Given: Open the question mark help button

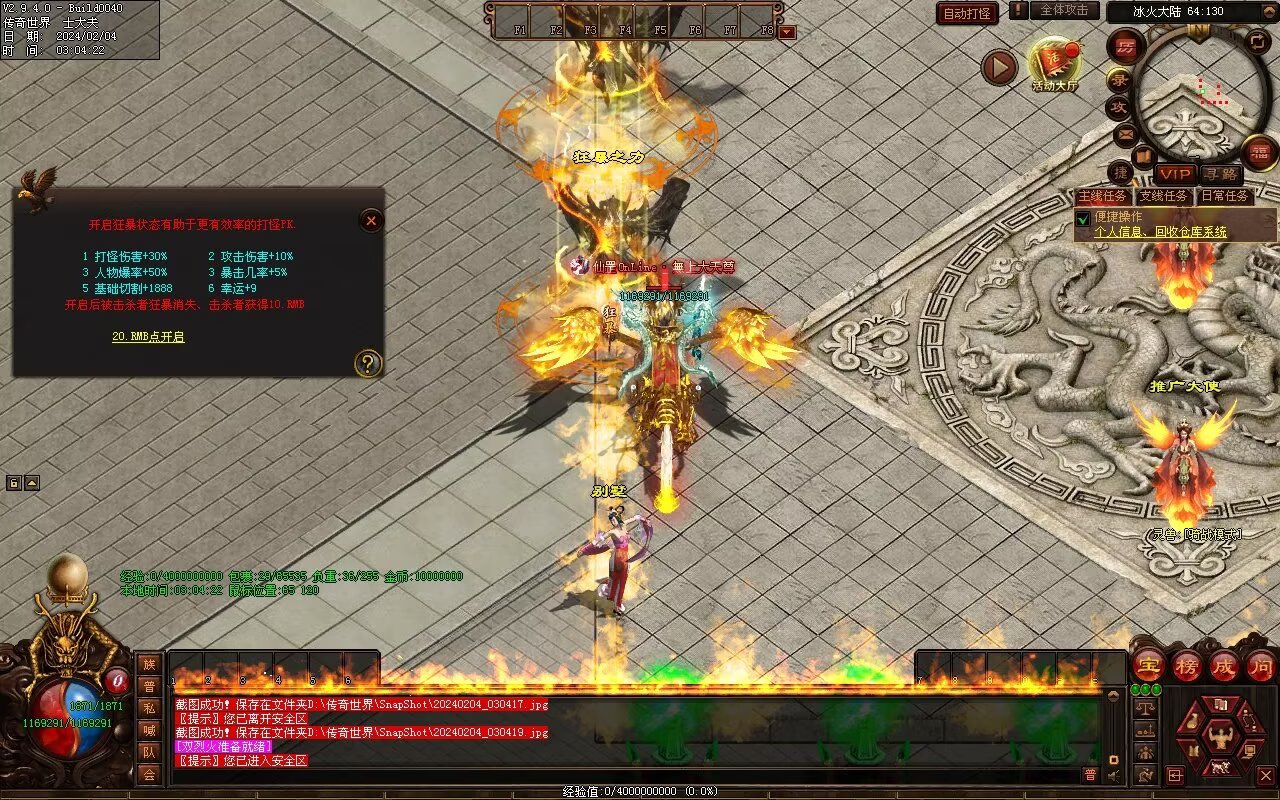Looking at the screenshot, I should point(368,363).
